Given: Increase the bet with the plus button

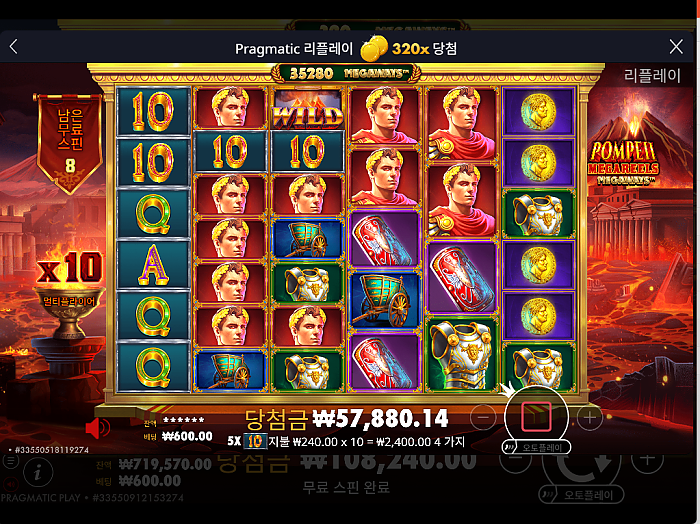Looking at the screenshot, I should click(590, 416).
